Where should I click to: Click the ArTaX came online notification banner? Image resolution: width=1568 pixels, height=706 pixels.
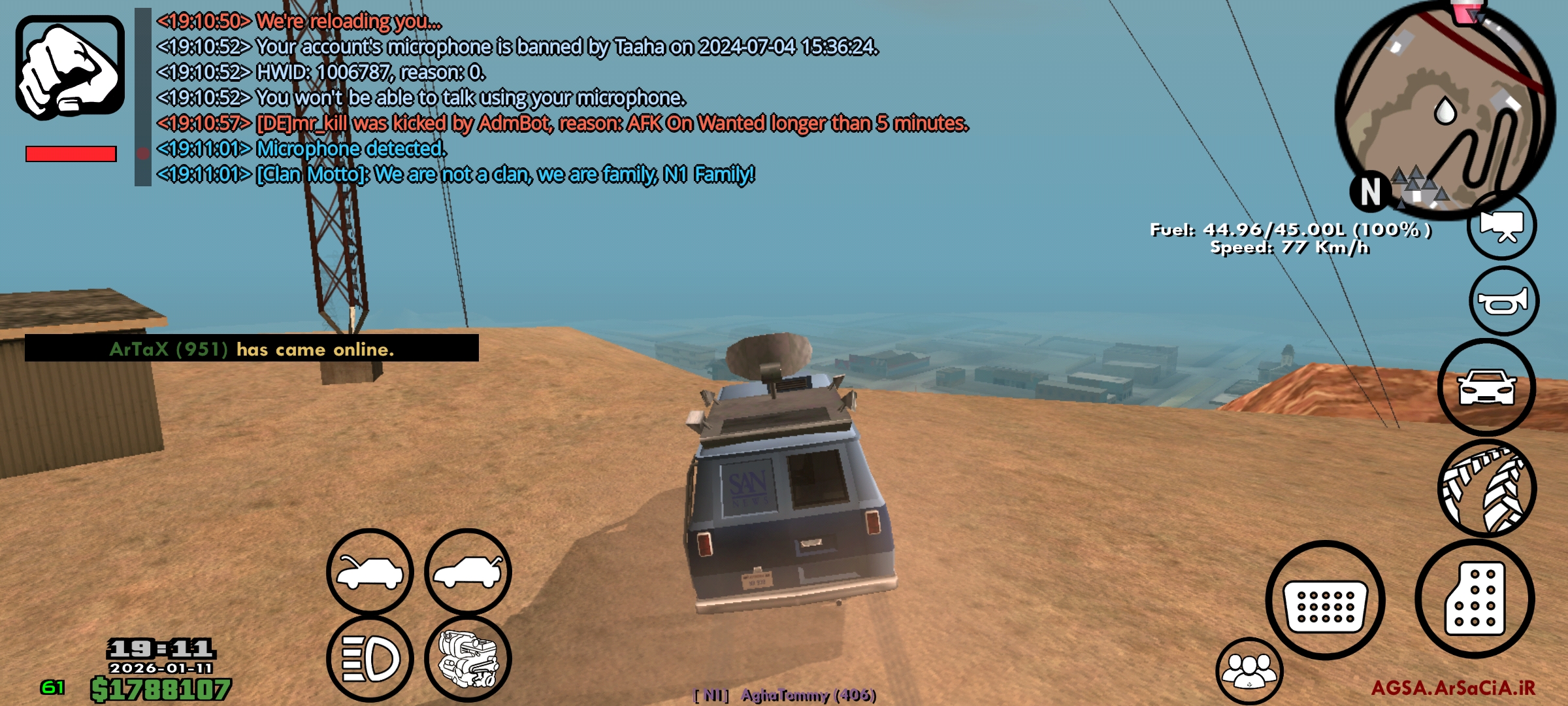click(252, 350)
